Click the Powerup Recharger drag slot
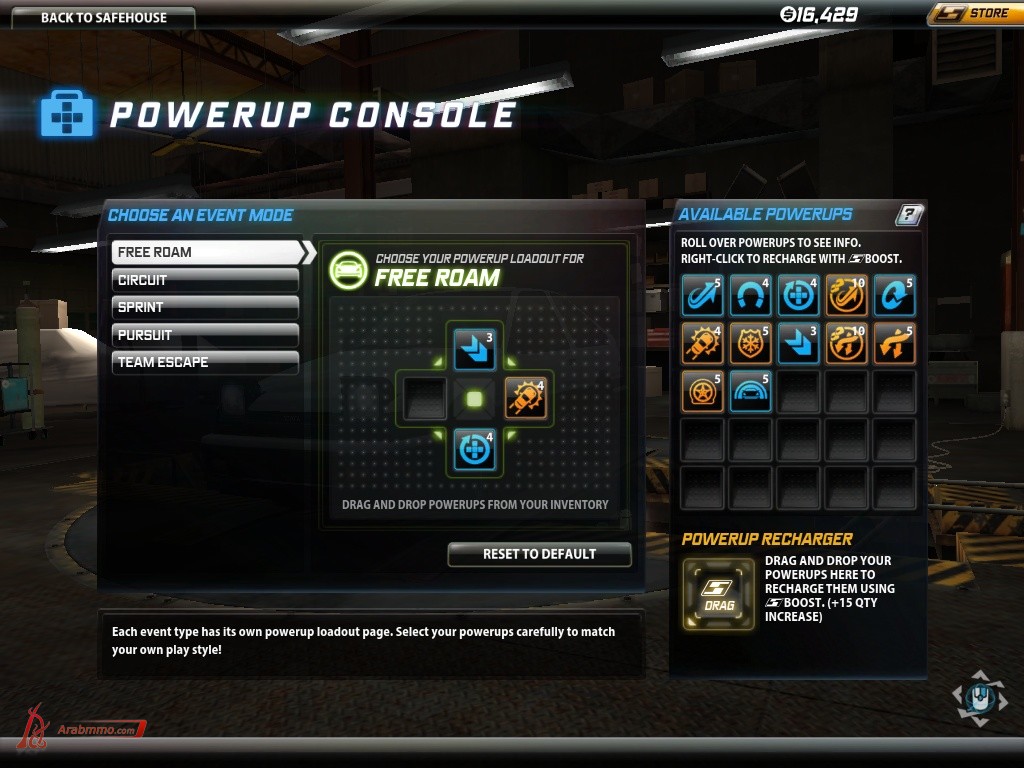The image size is (1024, 768). click(x=718, y=594)
